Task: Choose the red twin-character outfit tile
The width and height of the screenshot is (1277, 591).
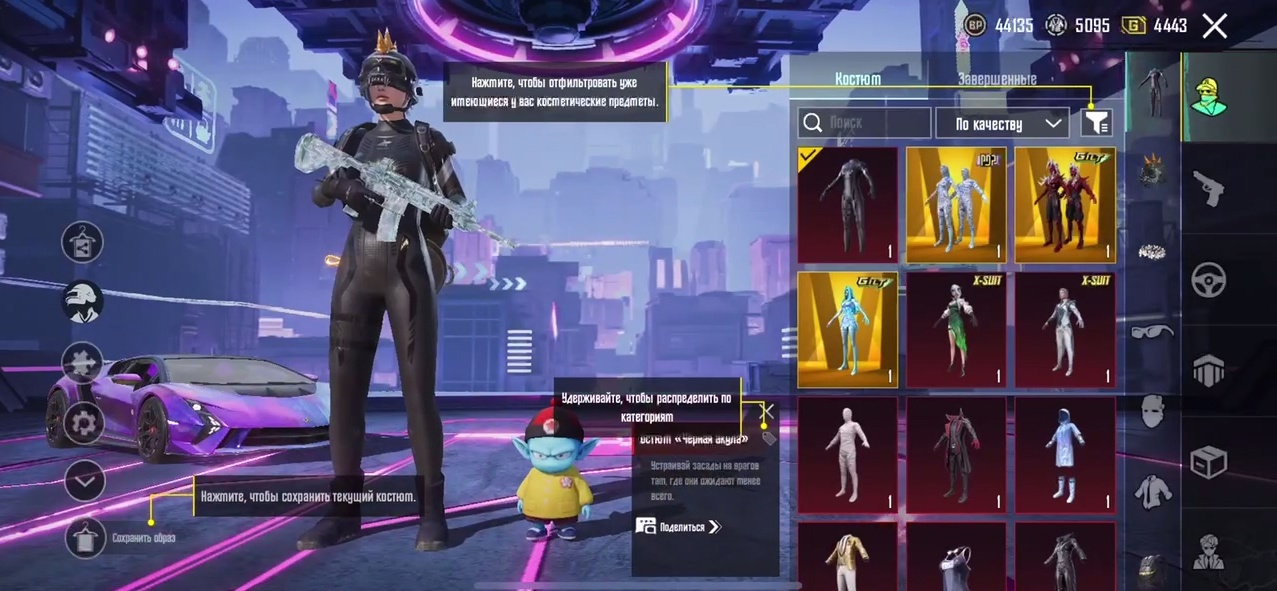Action: (x=1064, y=205)
